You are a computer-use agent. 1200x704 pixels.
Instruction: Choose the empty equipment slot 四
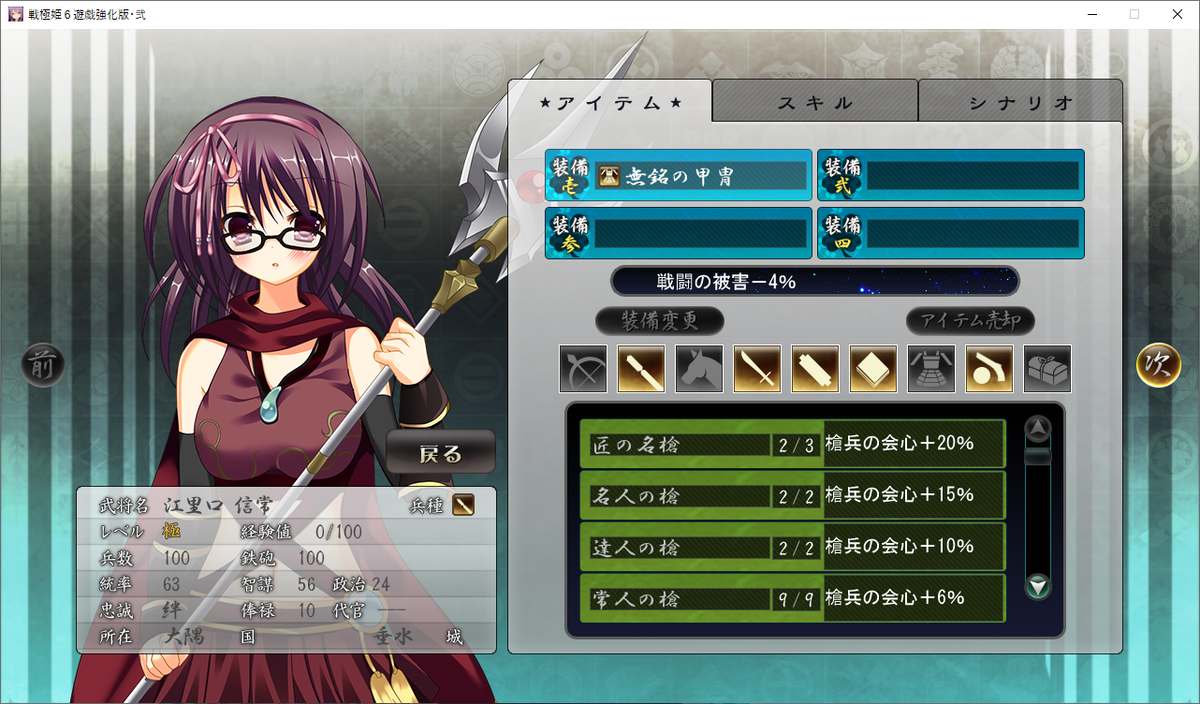[950, 233]
